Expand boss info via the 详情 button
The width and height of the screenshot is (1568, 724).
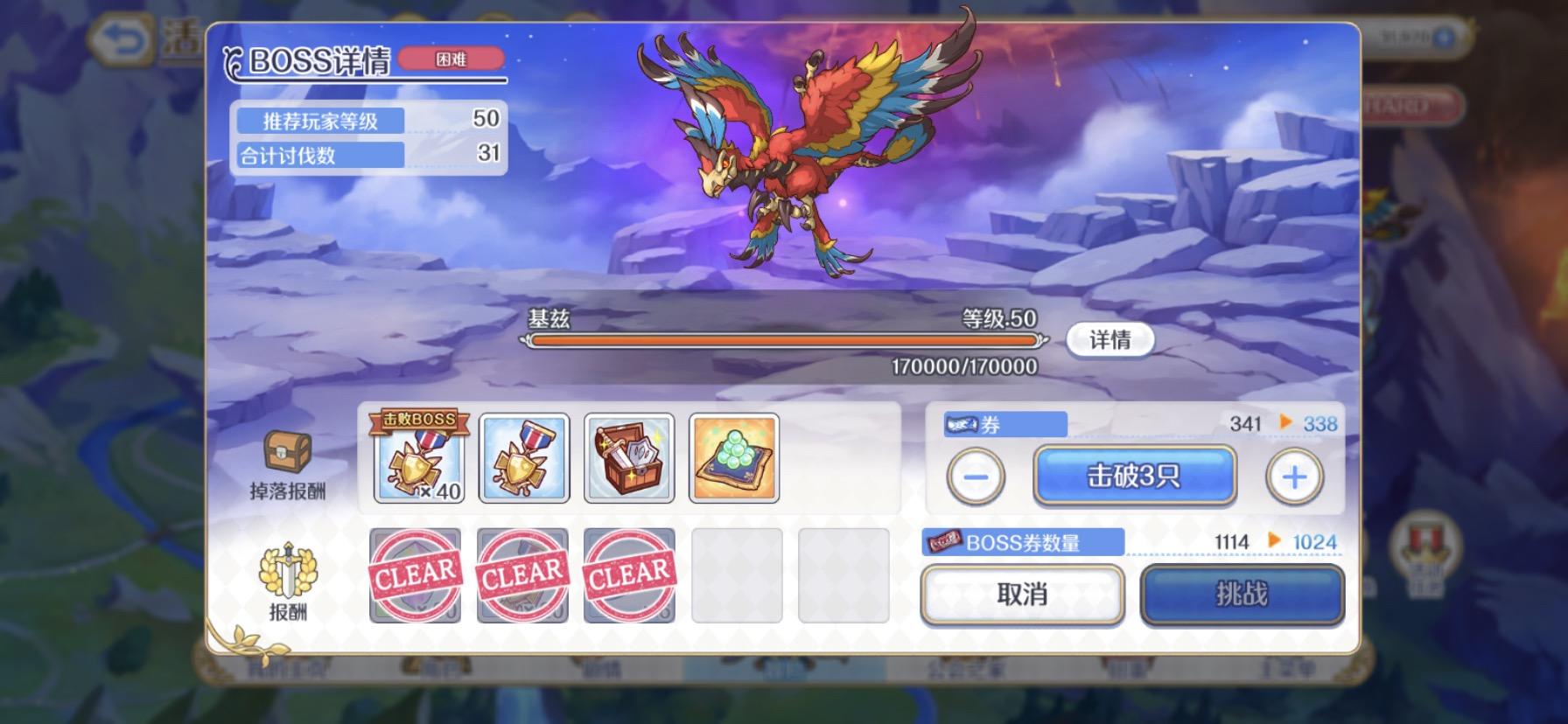(1109, 340)
